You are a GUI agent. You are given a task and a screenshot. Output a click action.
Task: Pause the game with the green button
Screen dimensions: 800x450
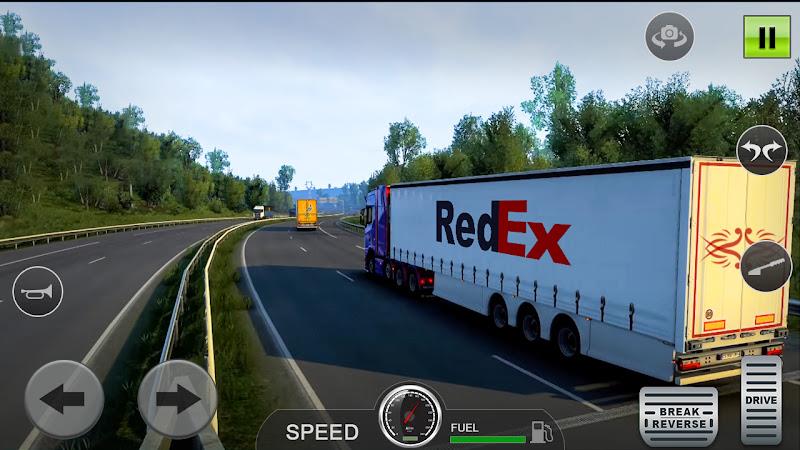766,37
